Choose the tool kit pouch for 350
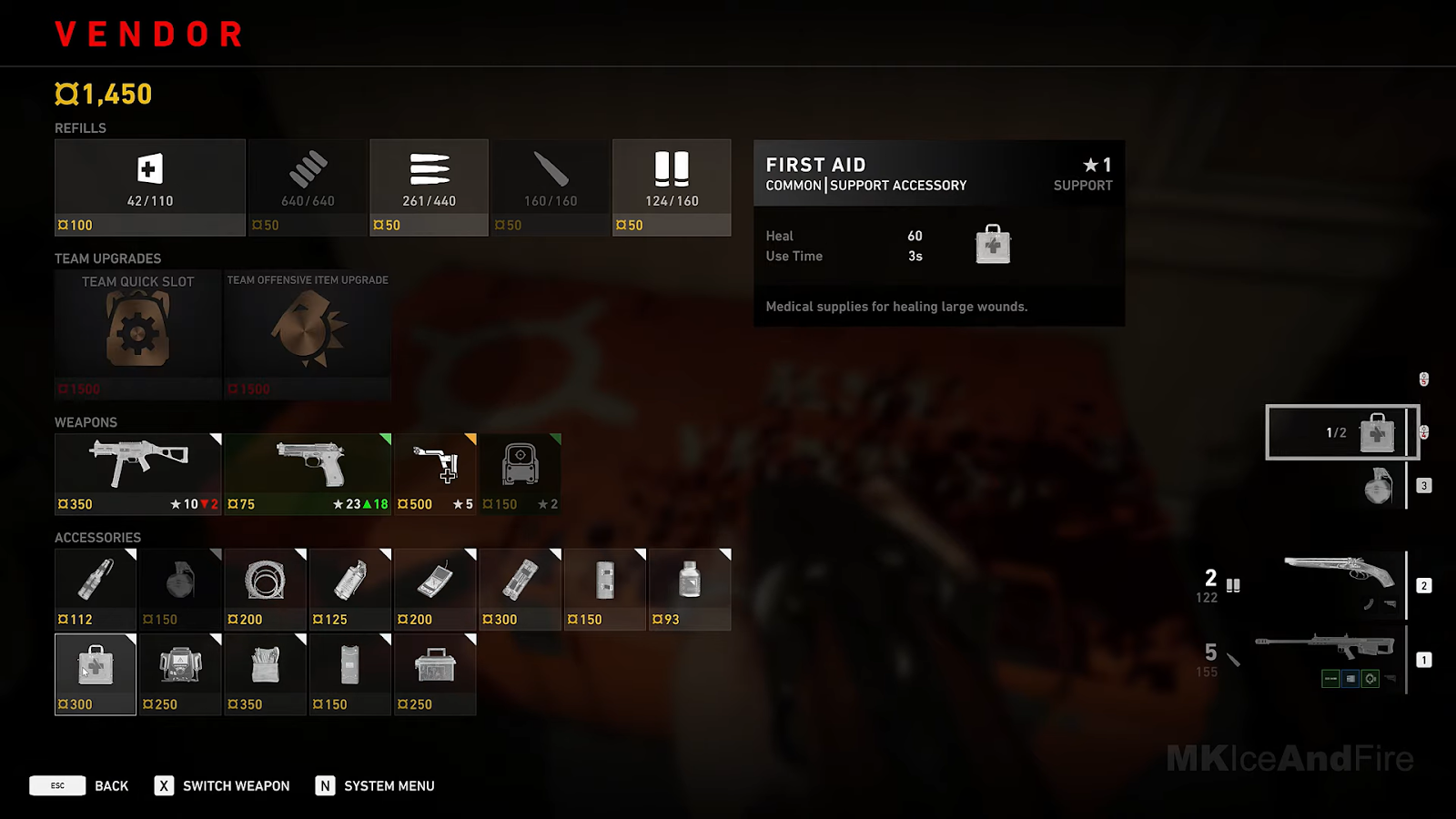1456x819 pixels. (265, 673)
